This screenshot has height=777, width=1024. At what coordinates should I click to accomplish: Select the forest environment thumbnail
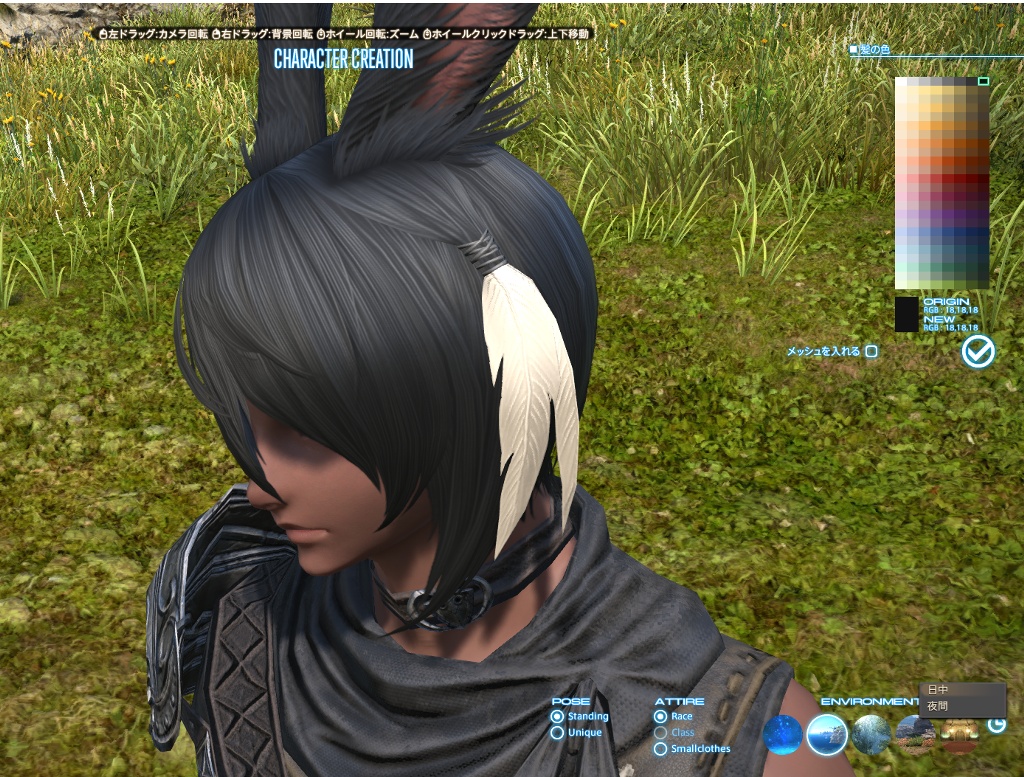coord(871,735)
